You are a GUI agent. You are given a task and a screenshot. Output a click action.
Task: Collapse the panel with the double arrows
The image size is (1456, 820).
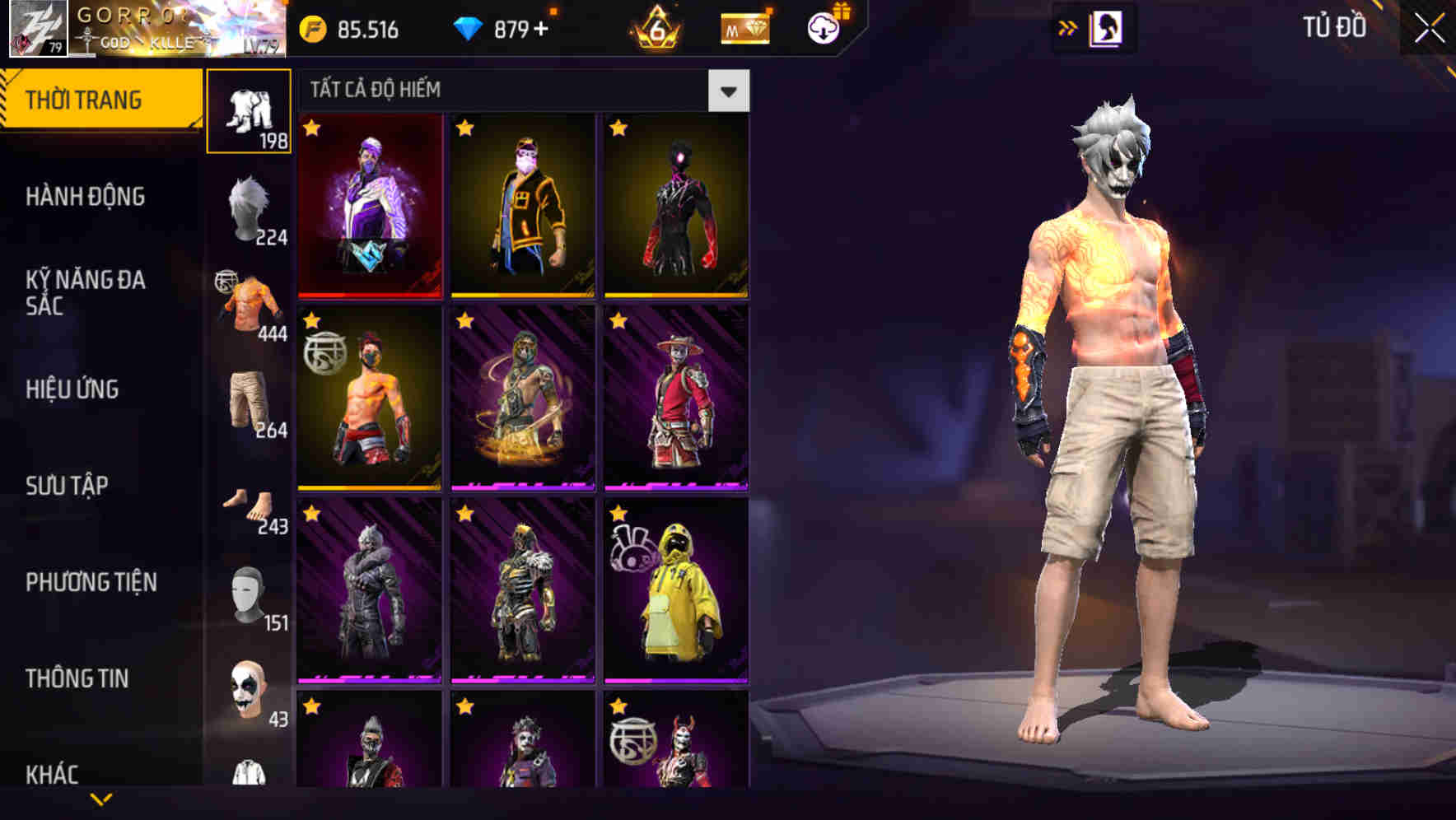(1068, 27)
